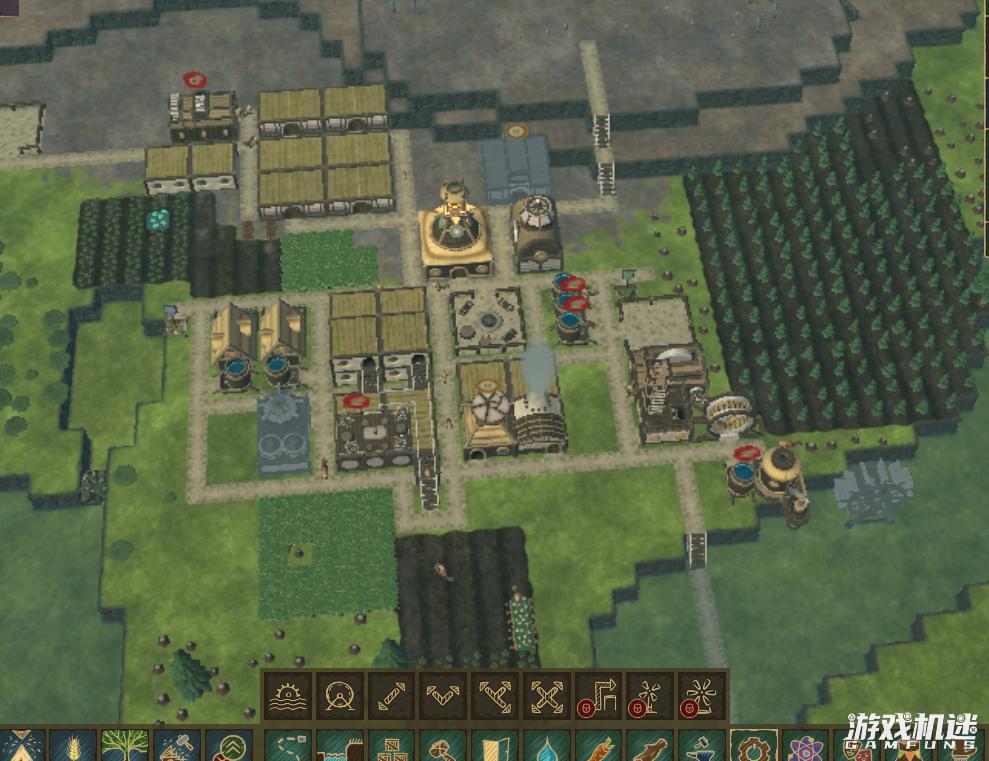Select the three-way Y-shaped shaft junction
This screenshot has width=989, height=761.
click(x=495, y=696)
